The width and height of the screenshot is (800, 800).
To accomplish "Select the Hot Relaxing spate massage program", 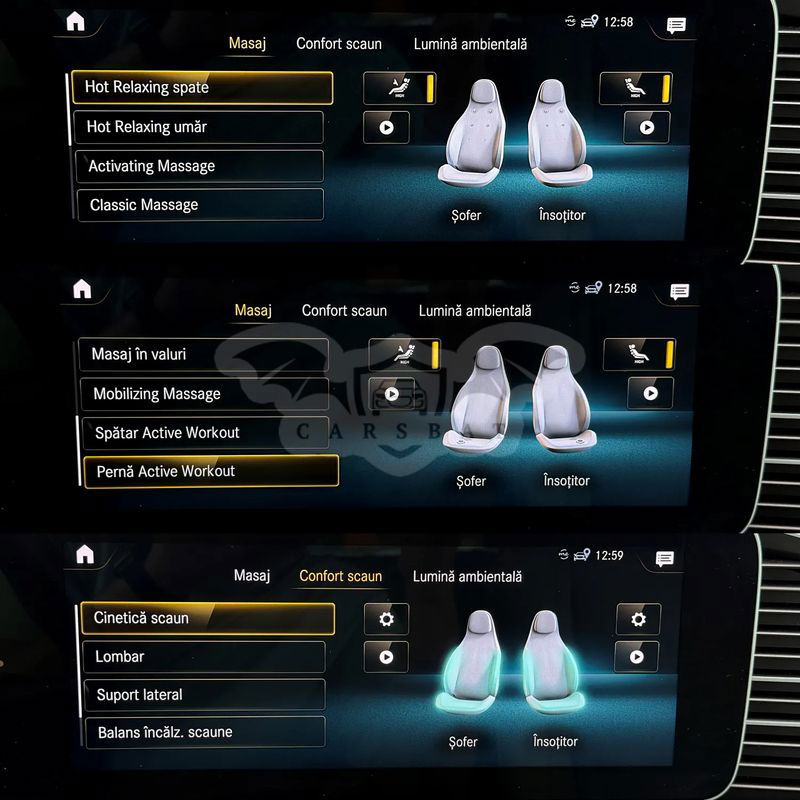I will (201, 87).
